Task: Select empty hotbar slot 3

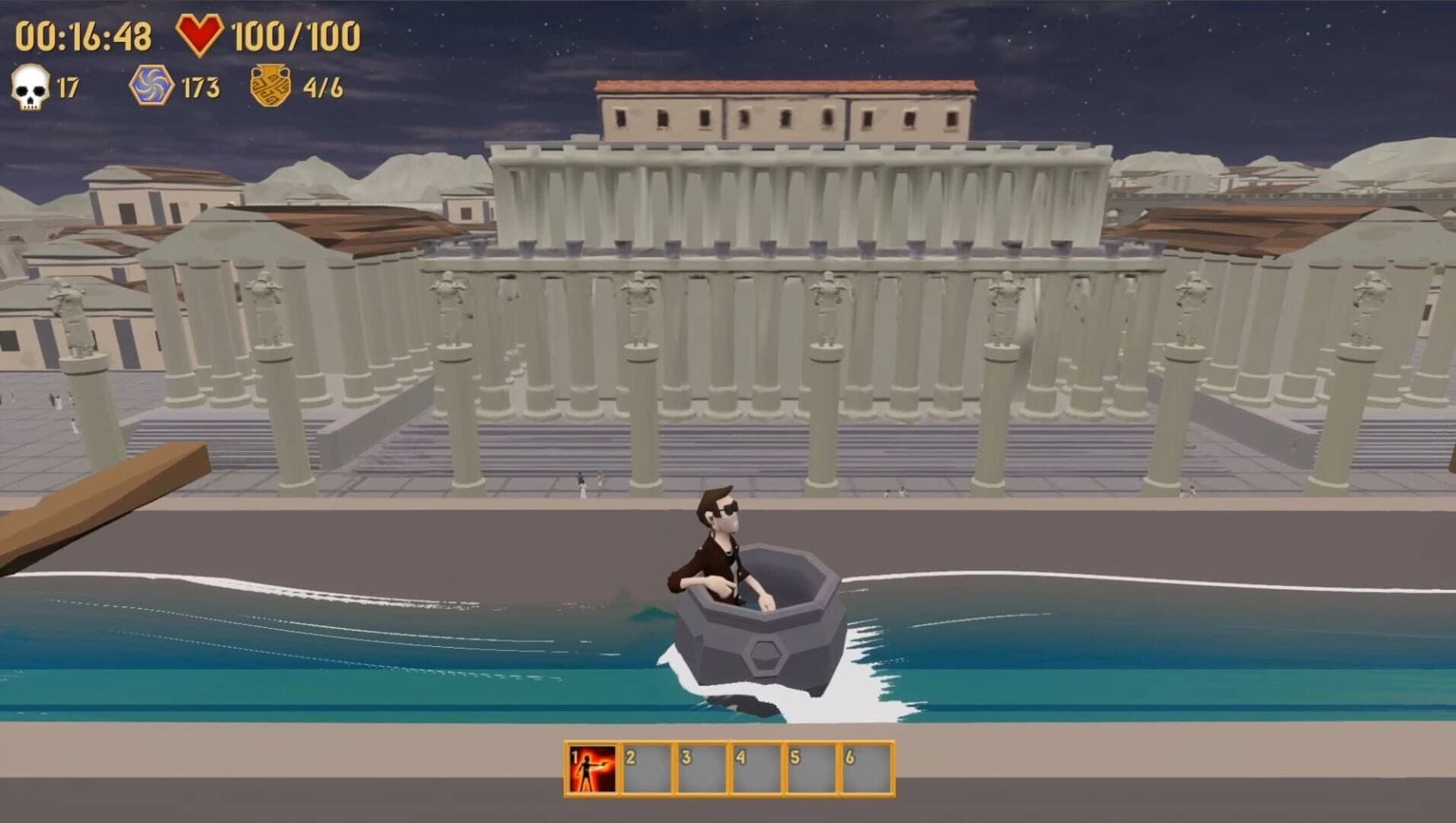Action: (705, 766)
